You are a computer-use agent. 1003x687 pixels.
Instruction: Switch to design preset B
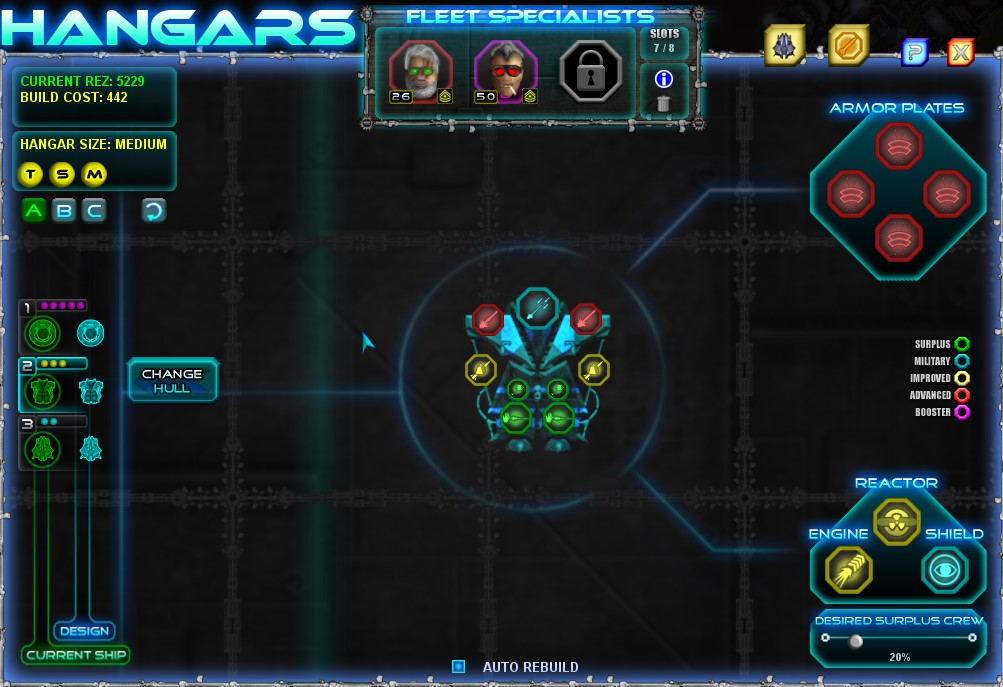pyautogui.click(x=64, y=210)
